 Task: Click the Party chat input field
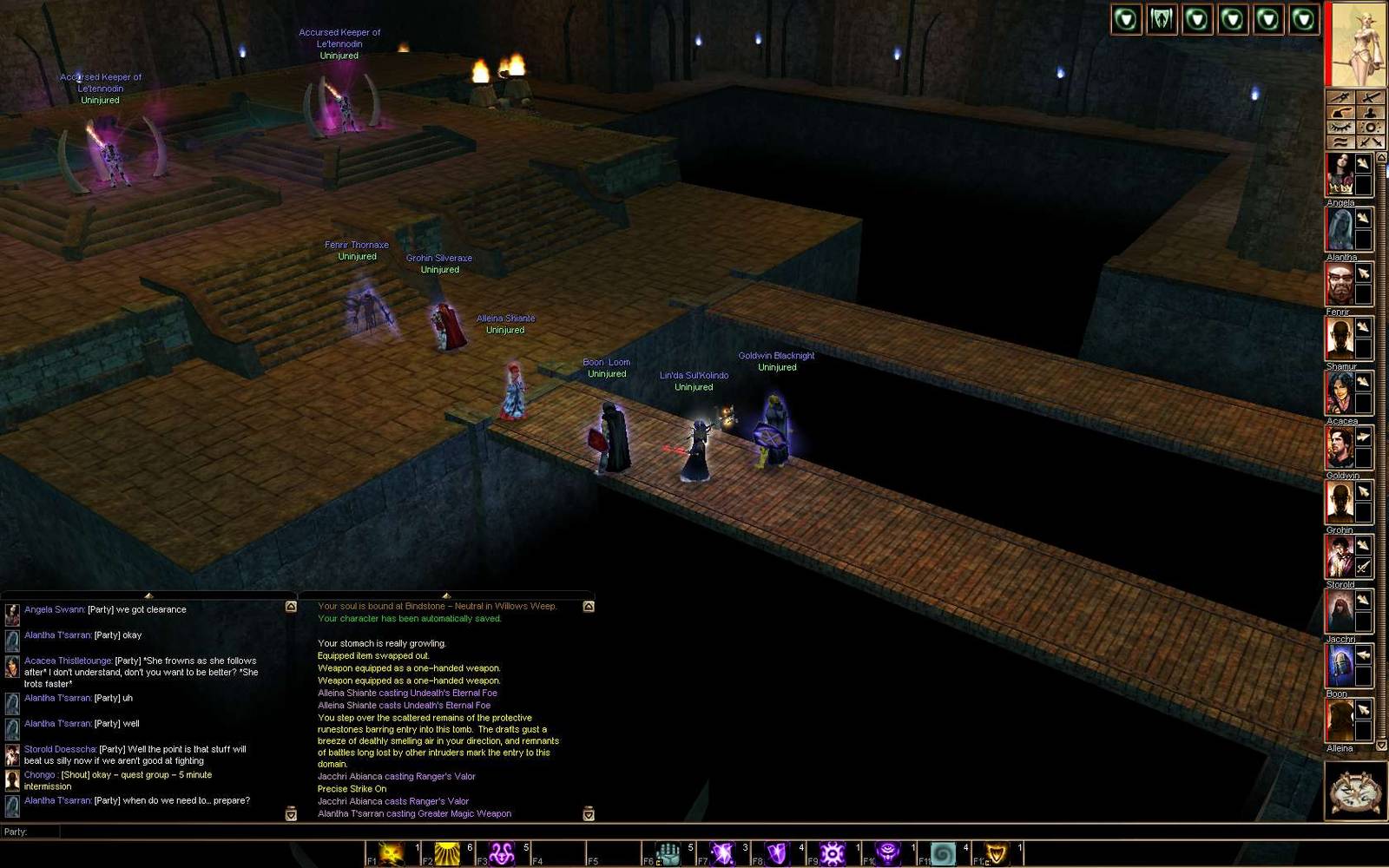pos(260,832)
